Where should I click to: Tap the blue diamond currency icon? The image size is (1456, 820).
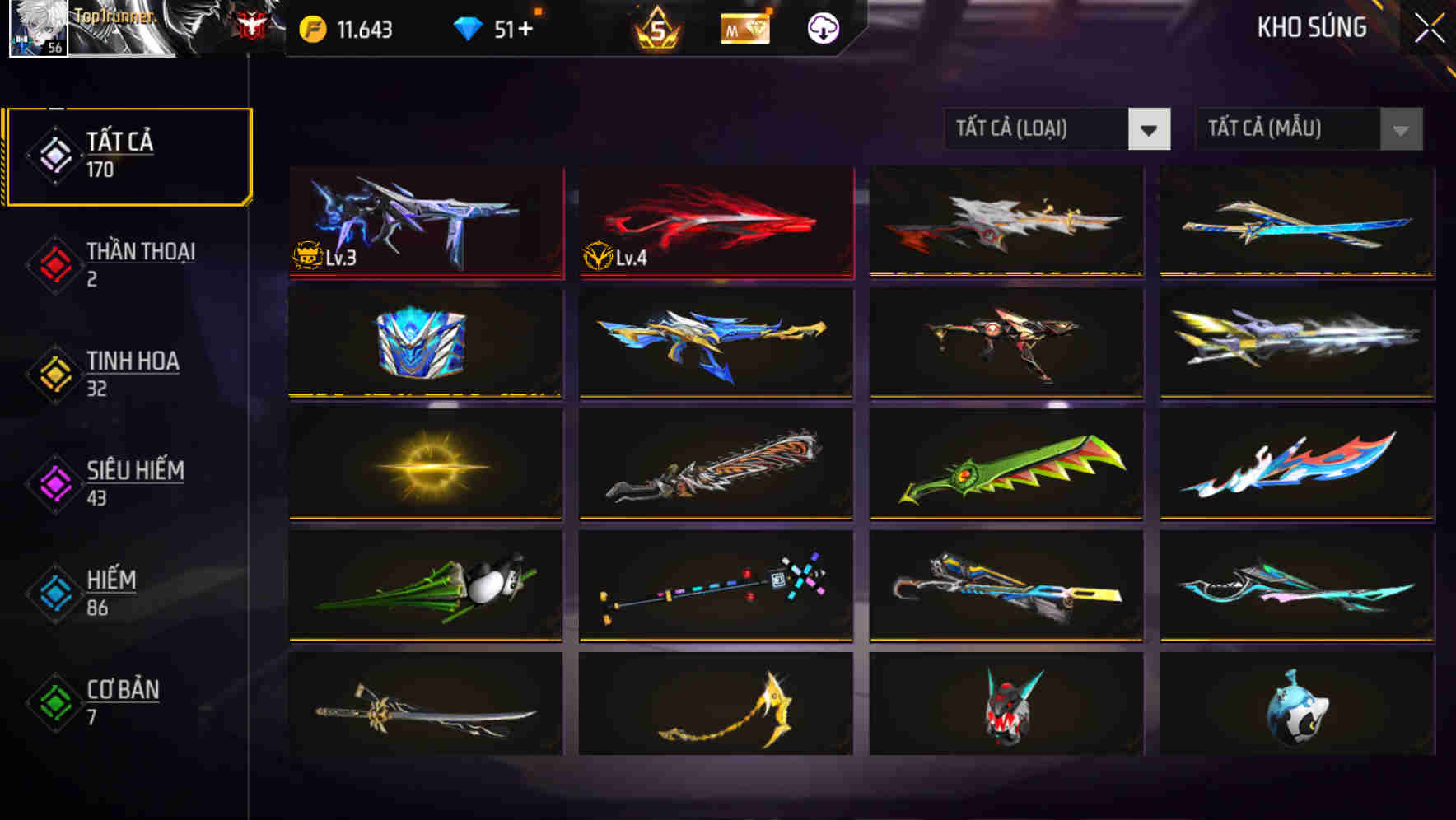pos(467,27)
